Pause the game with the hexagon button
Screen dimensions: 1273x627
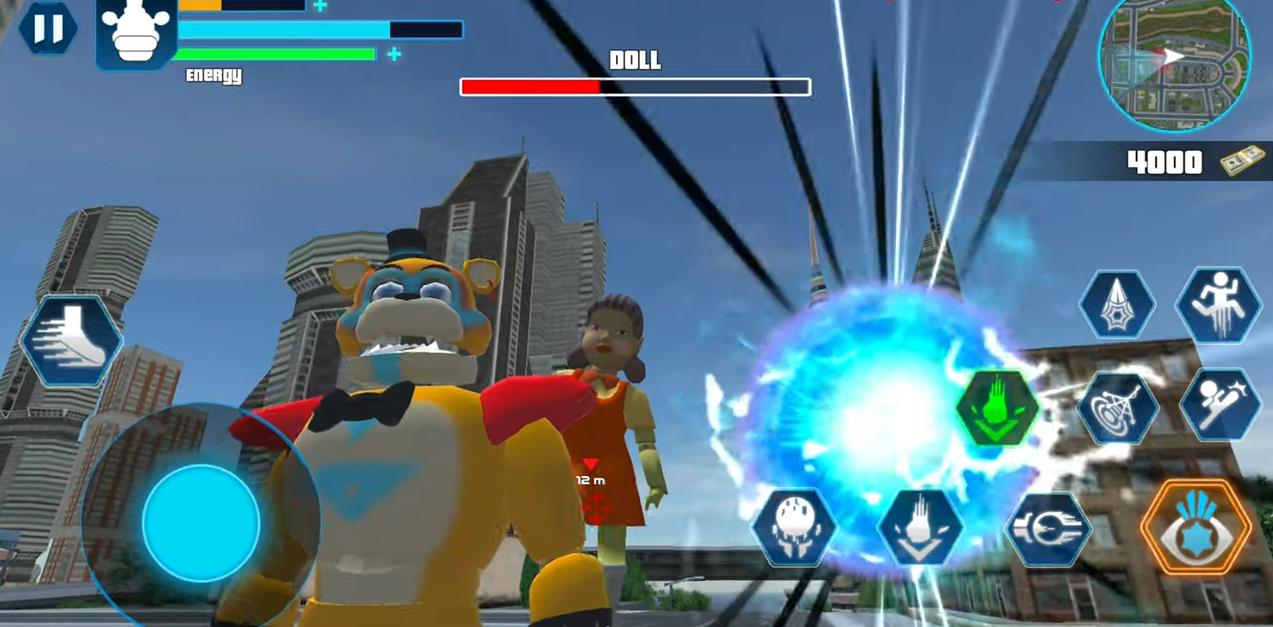tap(47, 28)
